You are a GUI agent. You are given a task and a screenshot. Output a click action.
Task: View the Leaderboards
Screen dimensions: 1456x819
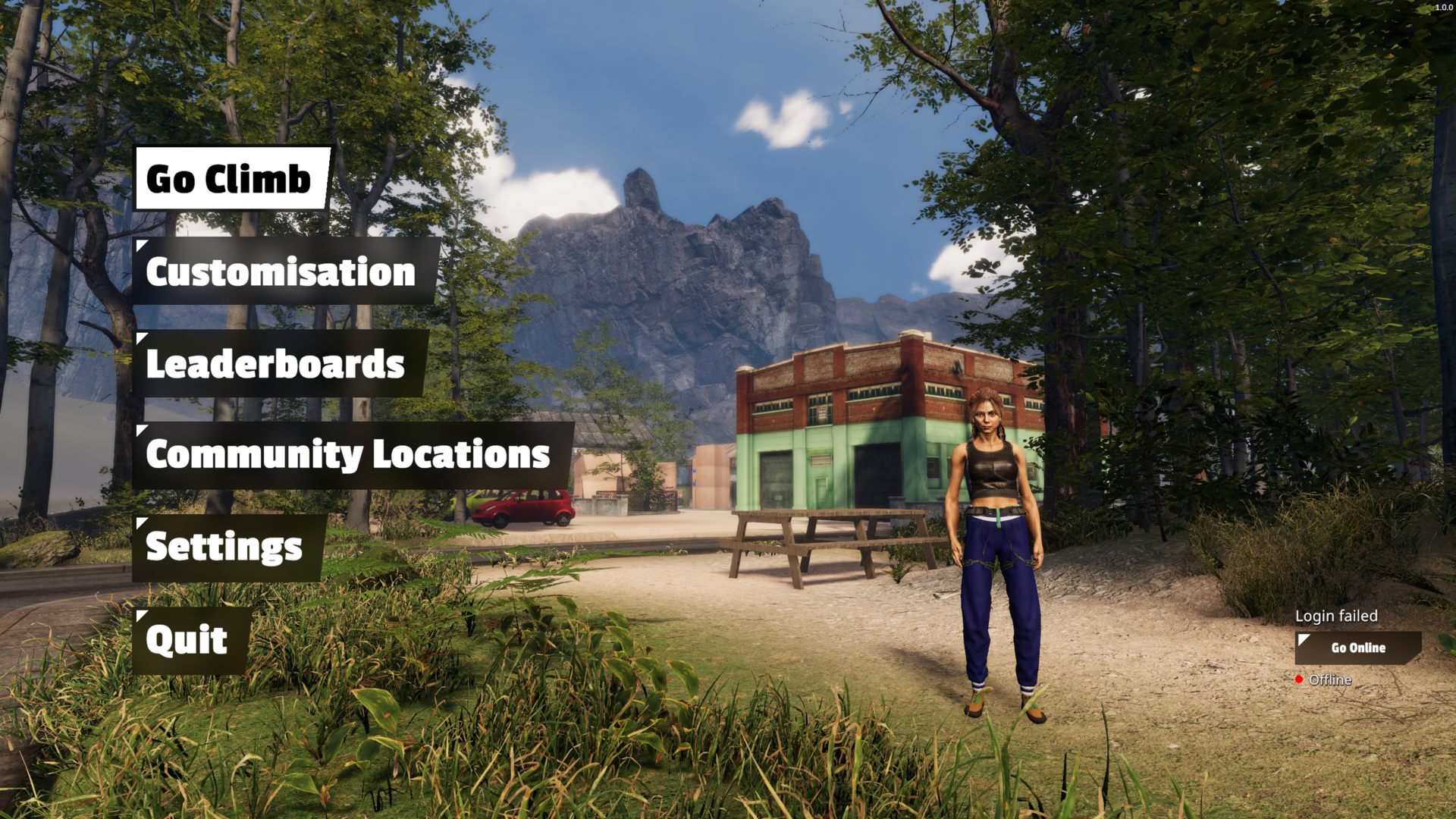pyautogui.click(x=278, y=364)
